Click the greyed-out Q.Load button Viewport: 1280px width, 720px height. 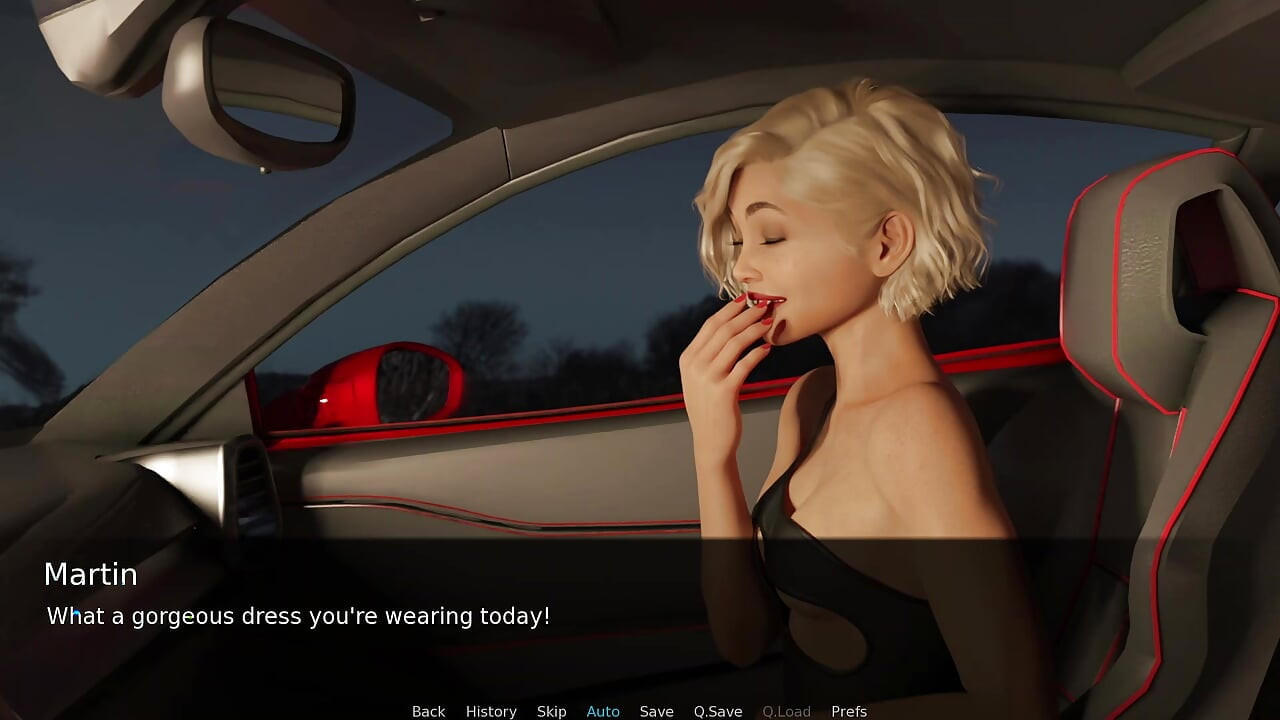tap(786, 711)
